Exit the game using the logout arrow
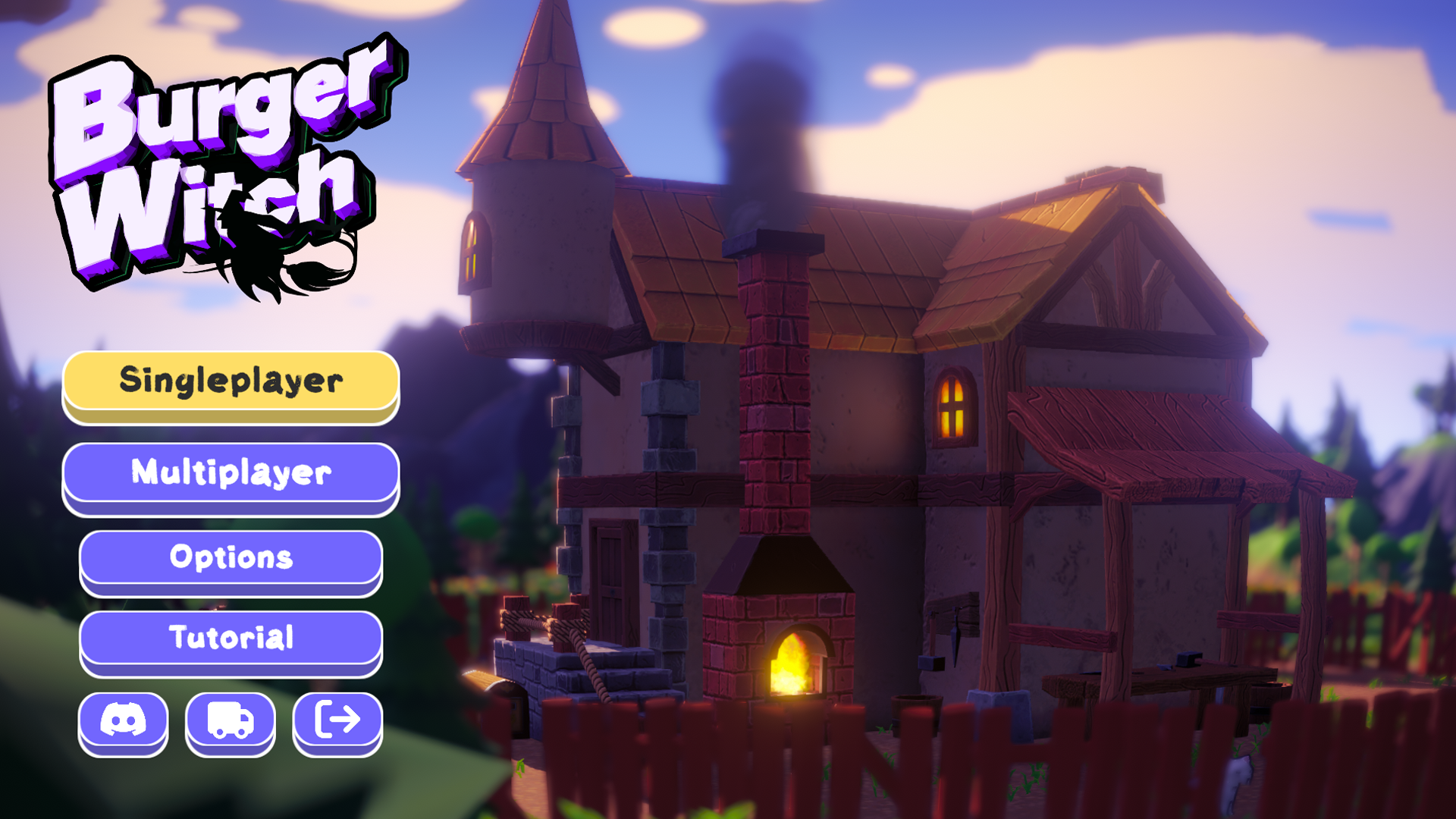The width and height of the screenshot is (1456, 819). click(x=338, y=722)
